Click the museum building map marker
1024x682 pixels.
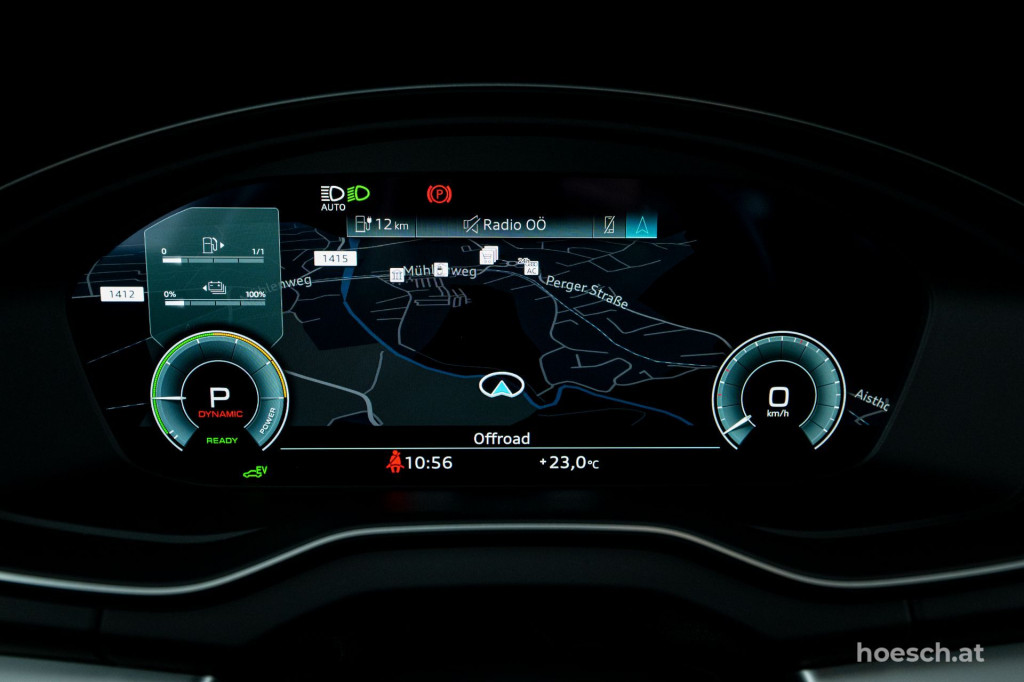click(x=396, y=275)
